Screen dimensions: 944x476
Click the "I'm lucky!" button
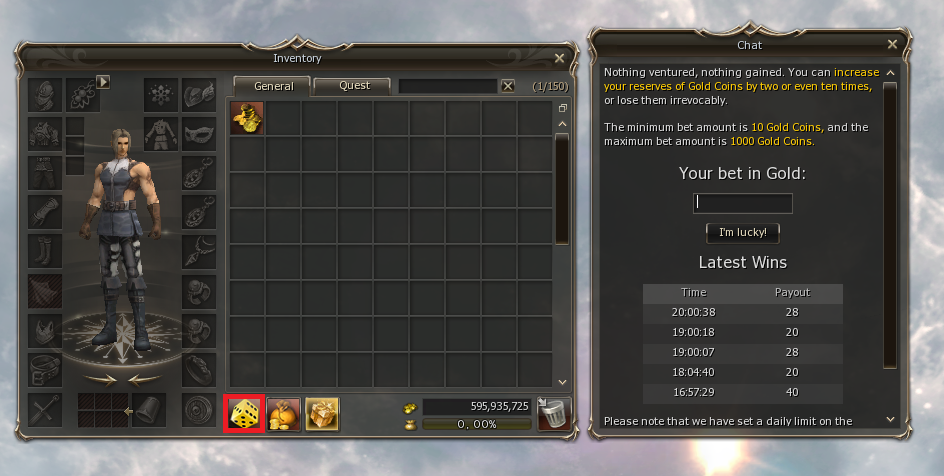click(743, 232)
